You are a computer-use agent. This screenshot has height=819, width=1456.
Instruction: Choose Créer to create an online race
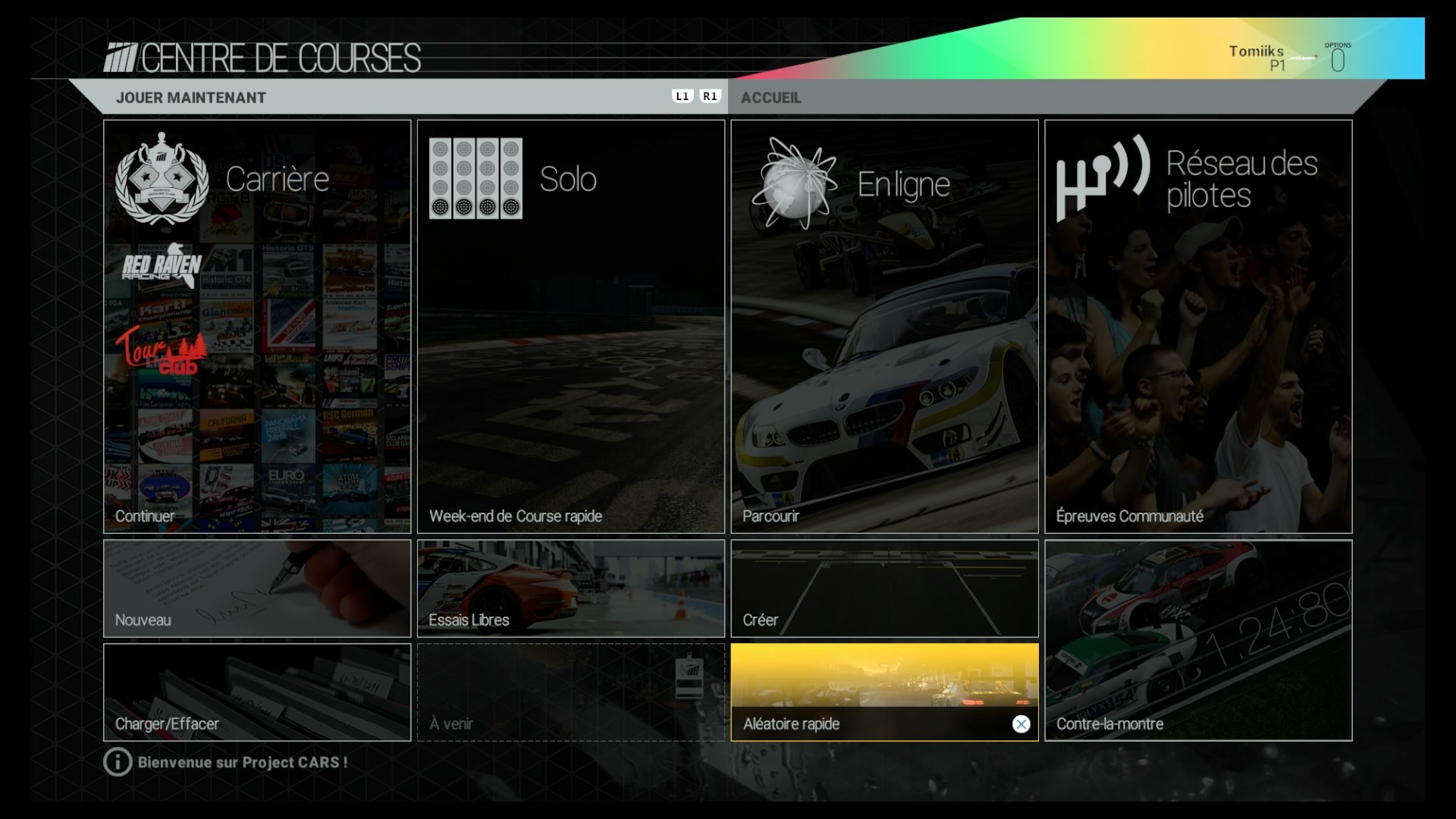[x=884, y=588]
